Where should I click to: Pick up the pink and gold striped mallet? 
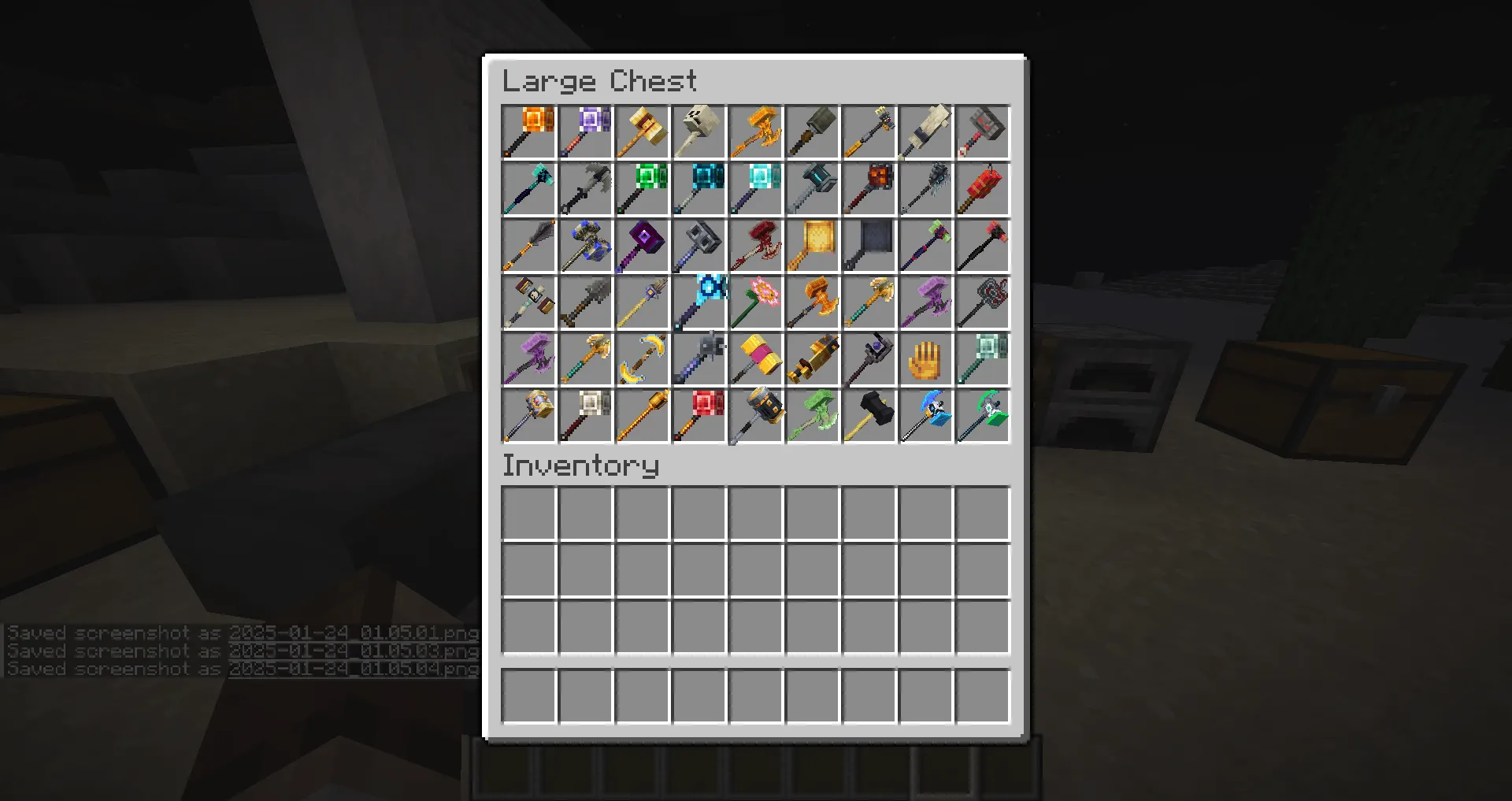[754, 358]
